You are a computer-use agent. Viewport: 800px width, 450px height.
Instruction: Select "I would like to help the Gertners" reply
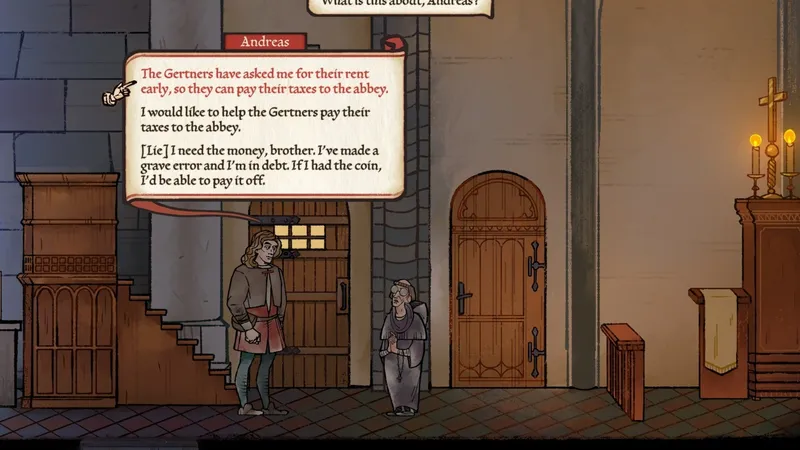click(260, 120)
